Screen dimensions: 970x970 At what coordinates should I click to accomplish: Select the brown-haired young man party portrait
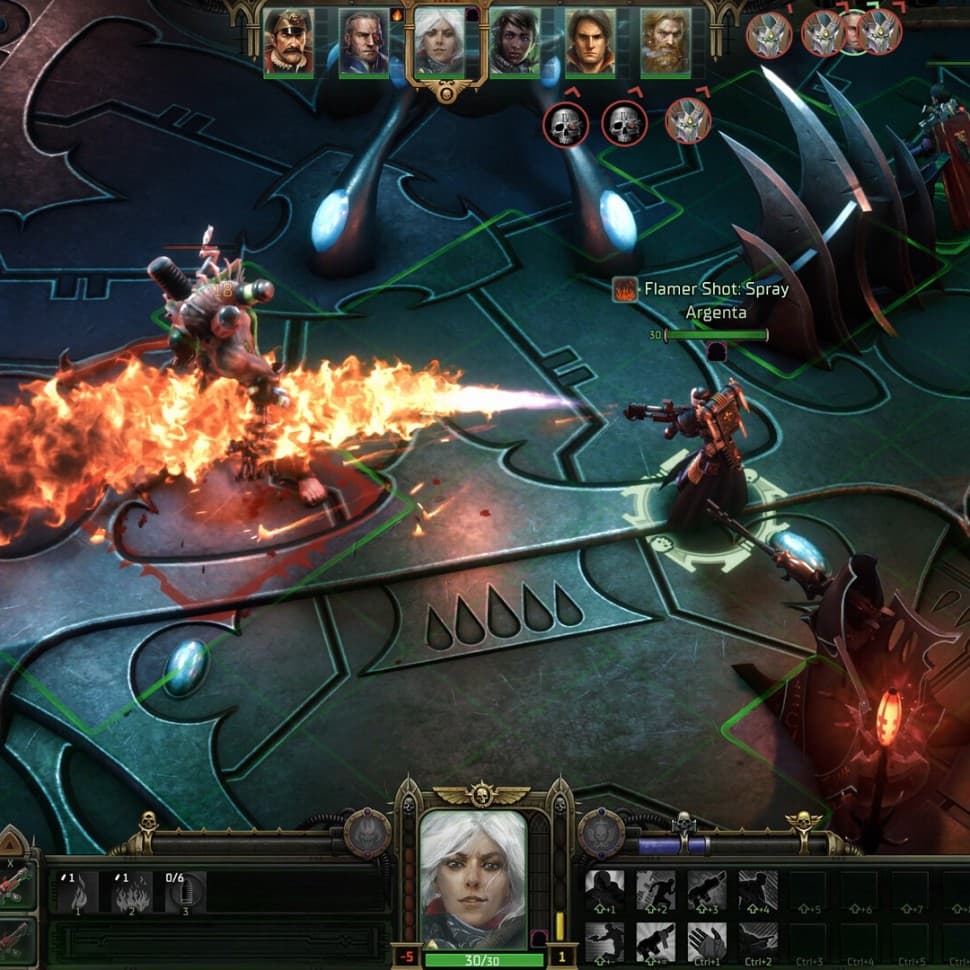(590, 43)
